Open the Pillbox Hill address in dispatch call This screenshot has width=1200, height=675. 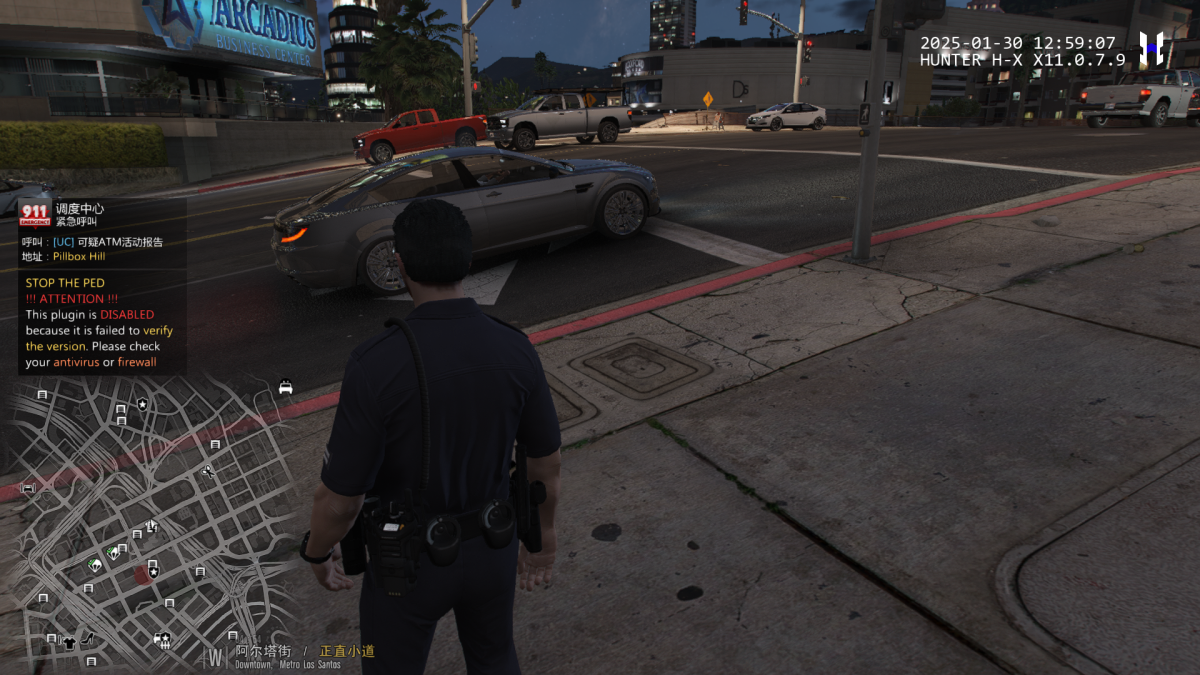(79, 256)
